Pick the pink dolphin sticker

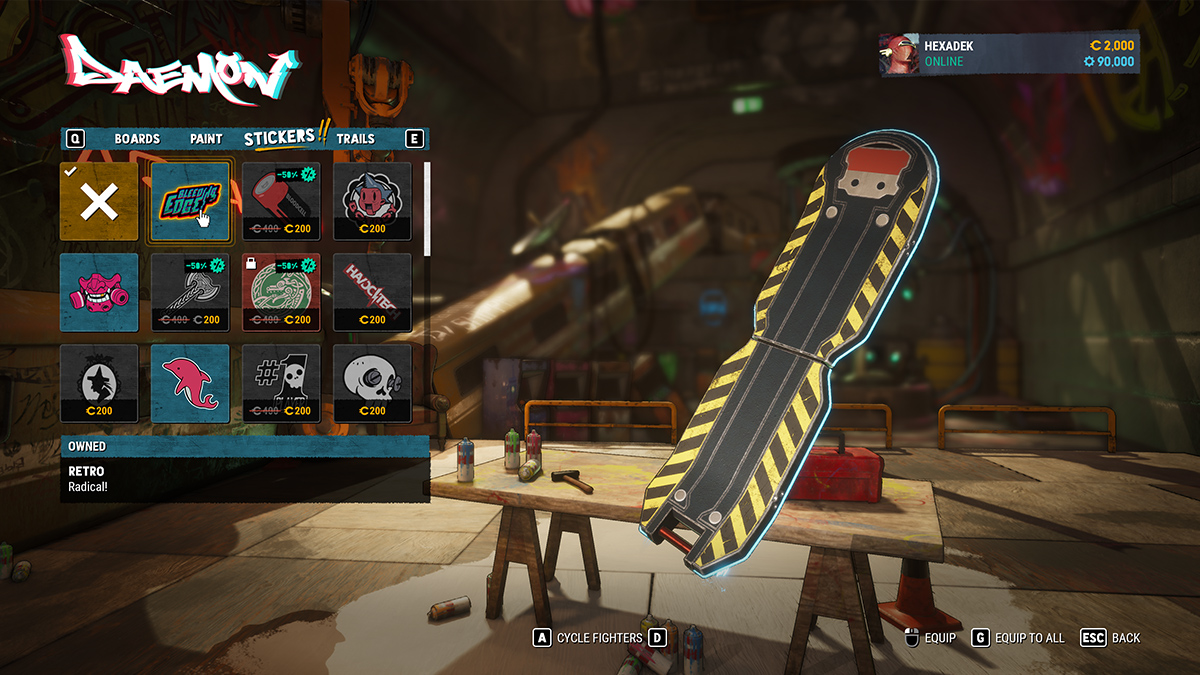coord(190,383)
